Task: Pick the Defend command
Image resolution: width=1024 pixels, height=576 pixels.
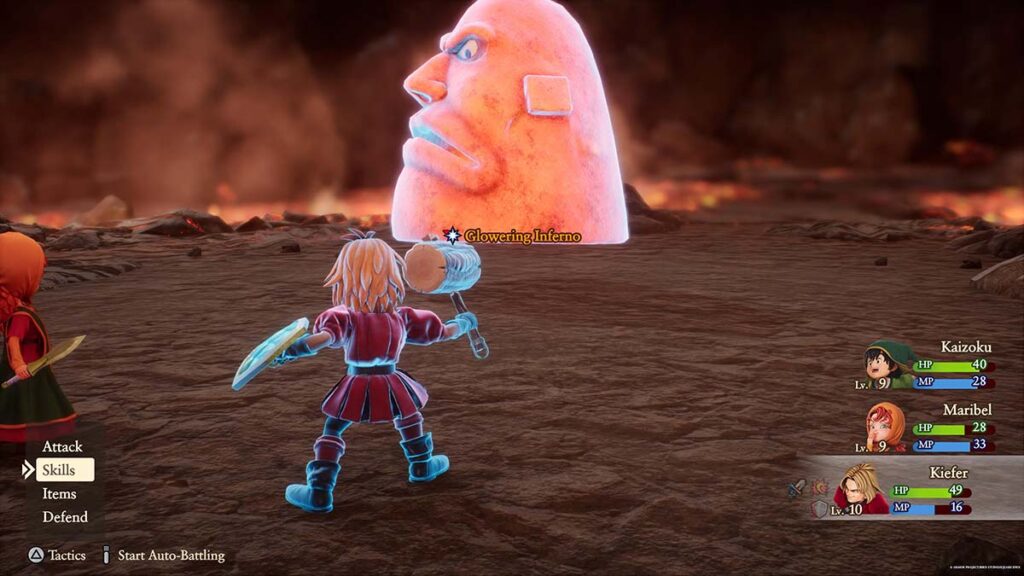Action: pos(64,517)
